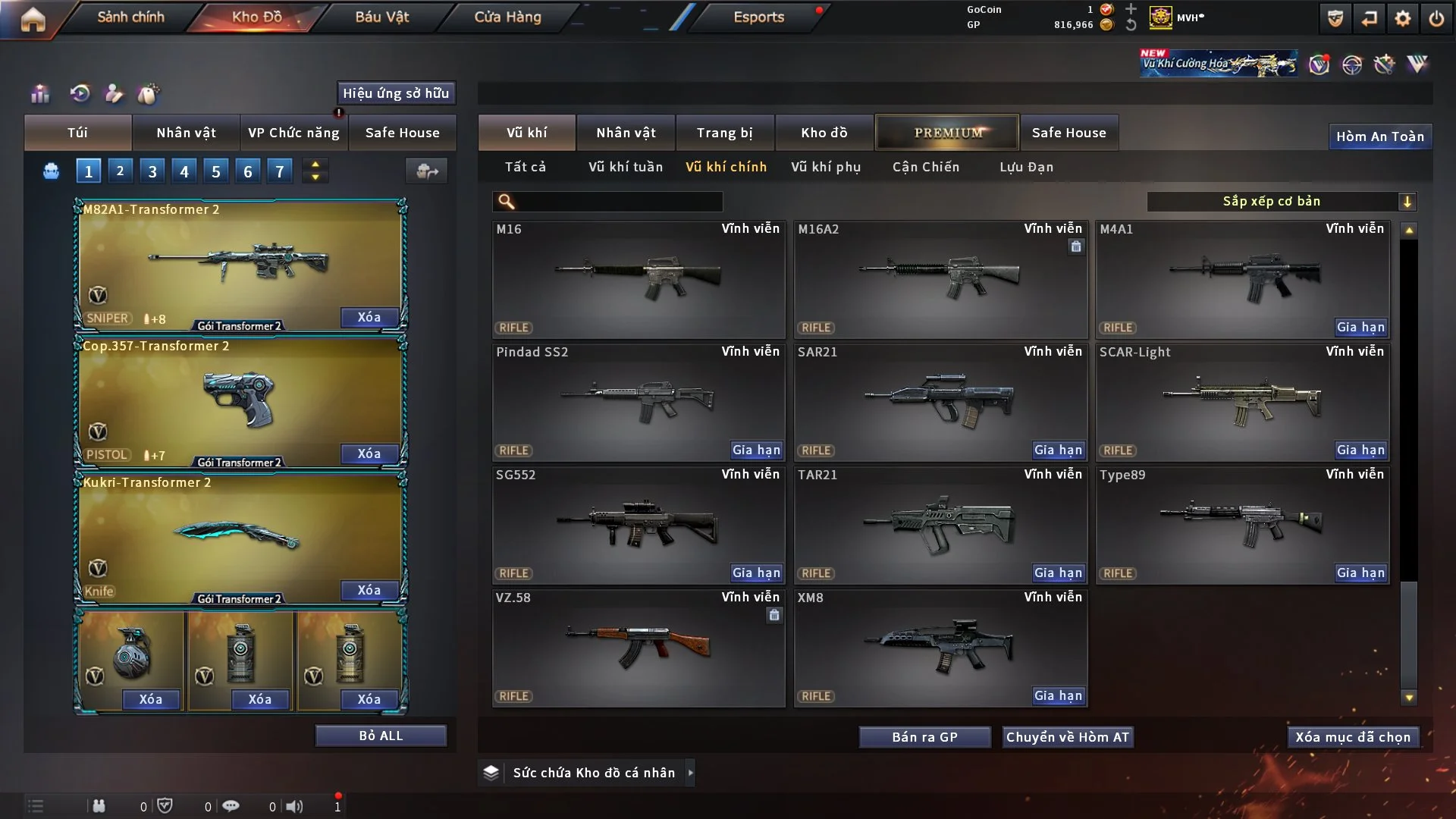
Task: Switch to the Nhân vật bag tab
Action: click(186, 133)
